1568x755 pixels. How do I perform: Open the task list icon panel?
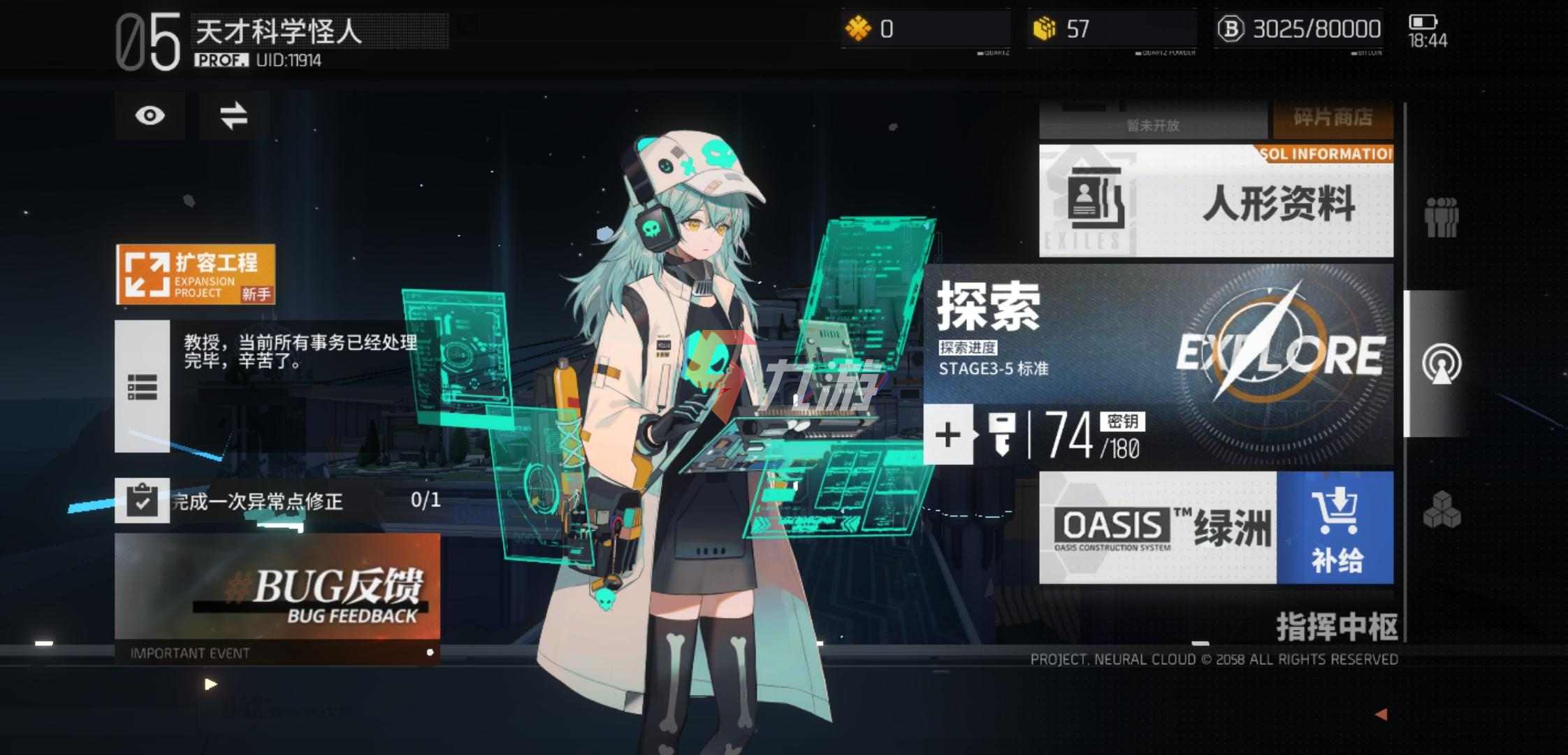point(142,386)
